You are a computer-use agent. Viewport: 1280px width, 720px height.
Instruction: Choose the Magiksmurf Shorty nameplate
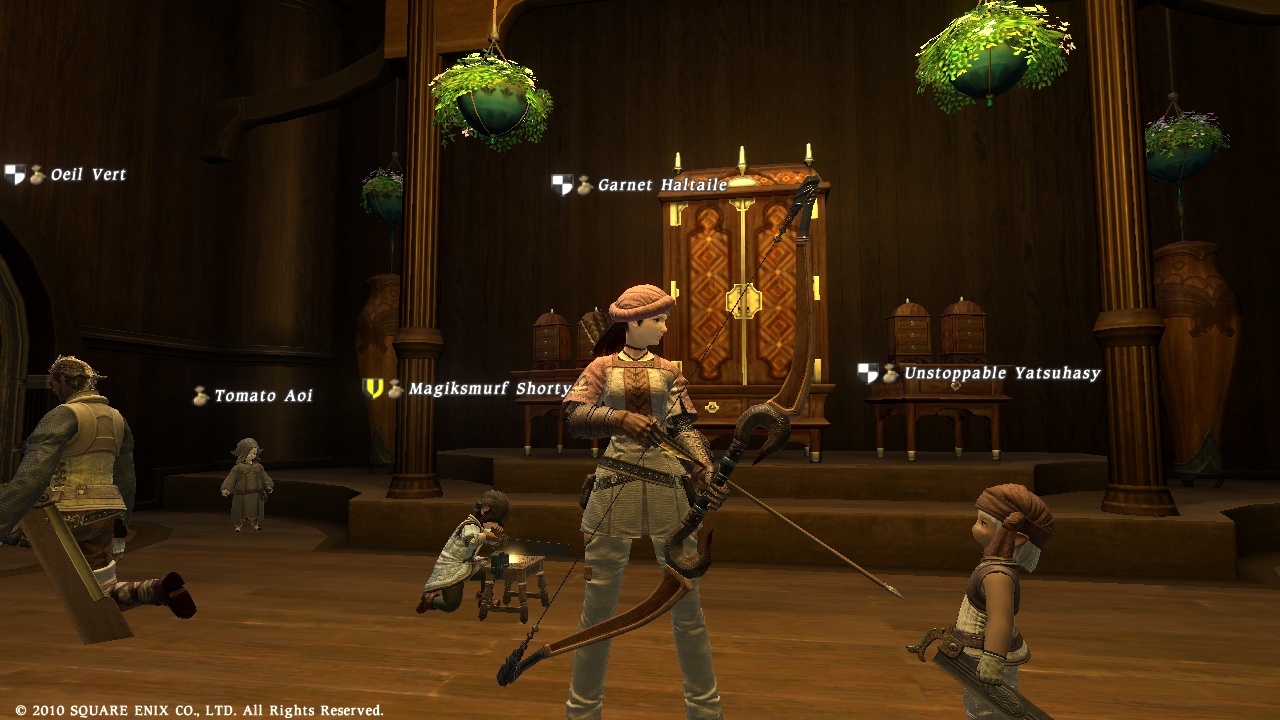pos(489,389)
